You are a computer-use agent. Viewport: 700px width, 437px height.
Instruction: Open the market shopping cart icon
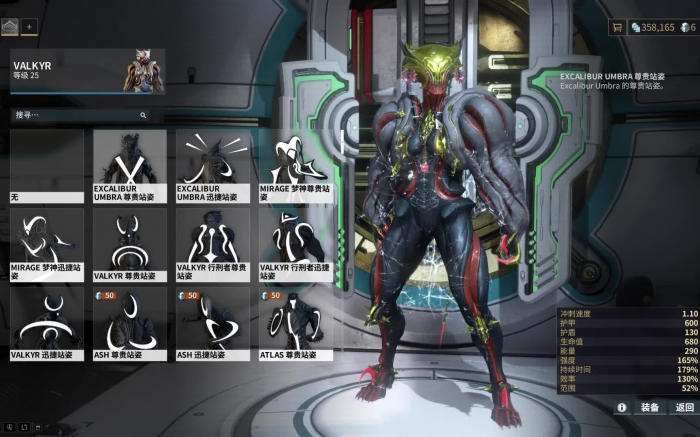coord(617,27)
